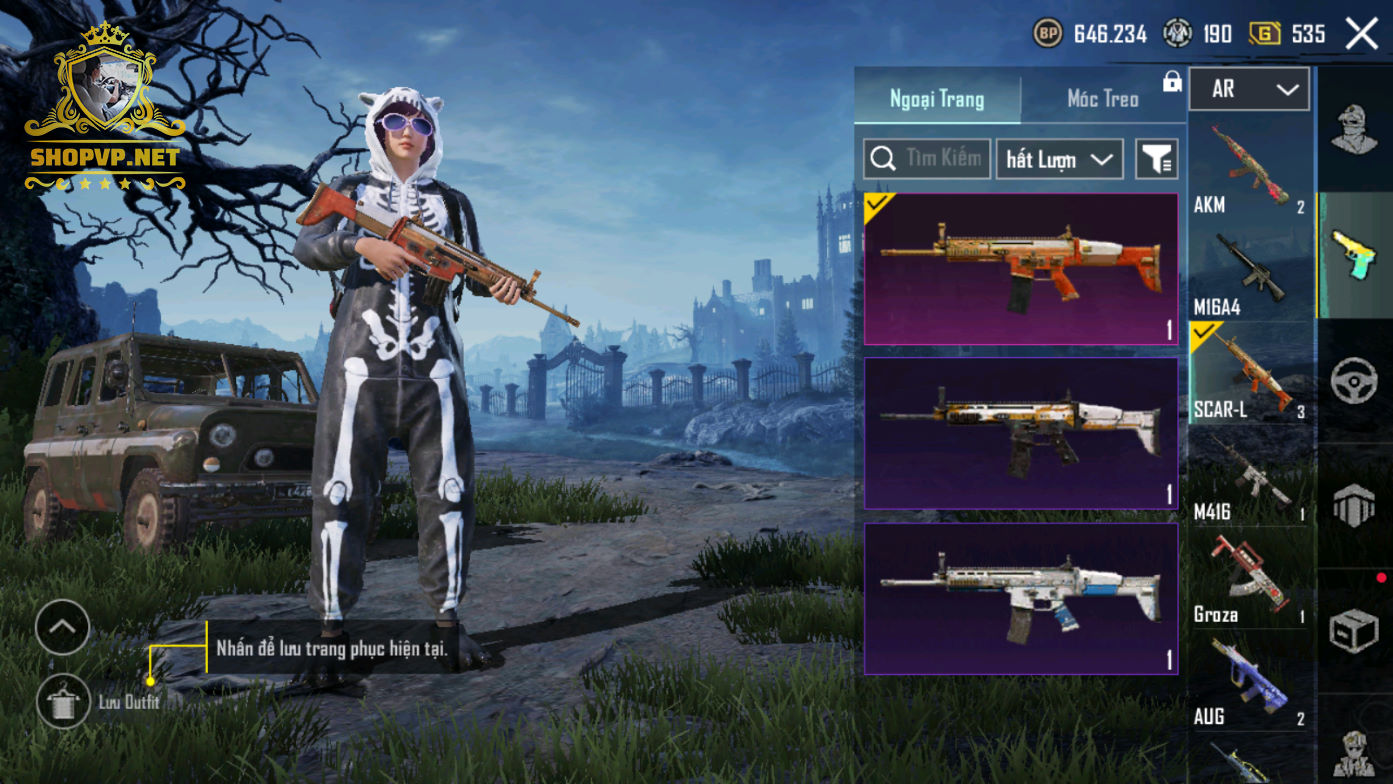Click the Tìm Kiếm search field
Screen dimensions: 1393x784
(x=927, y=159)
